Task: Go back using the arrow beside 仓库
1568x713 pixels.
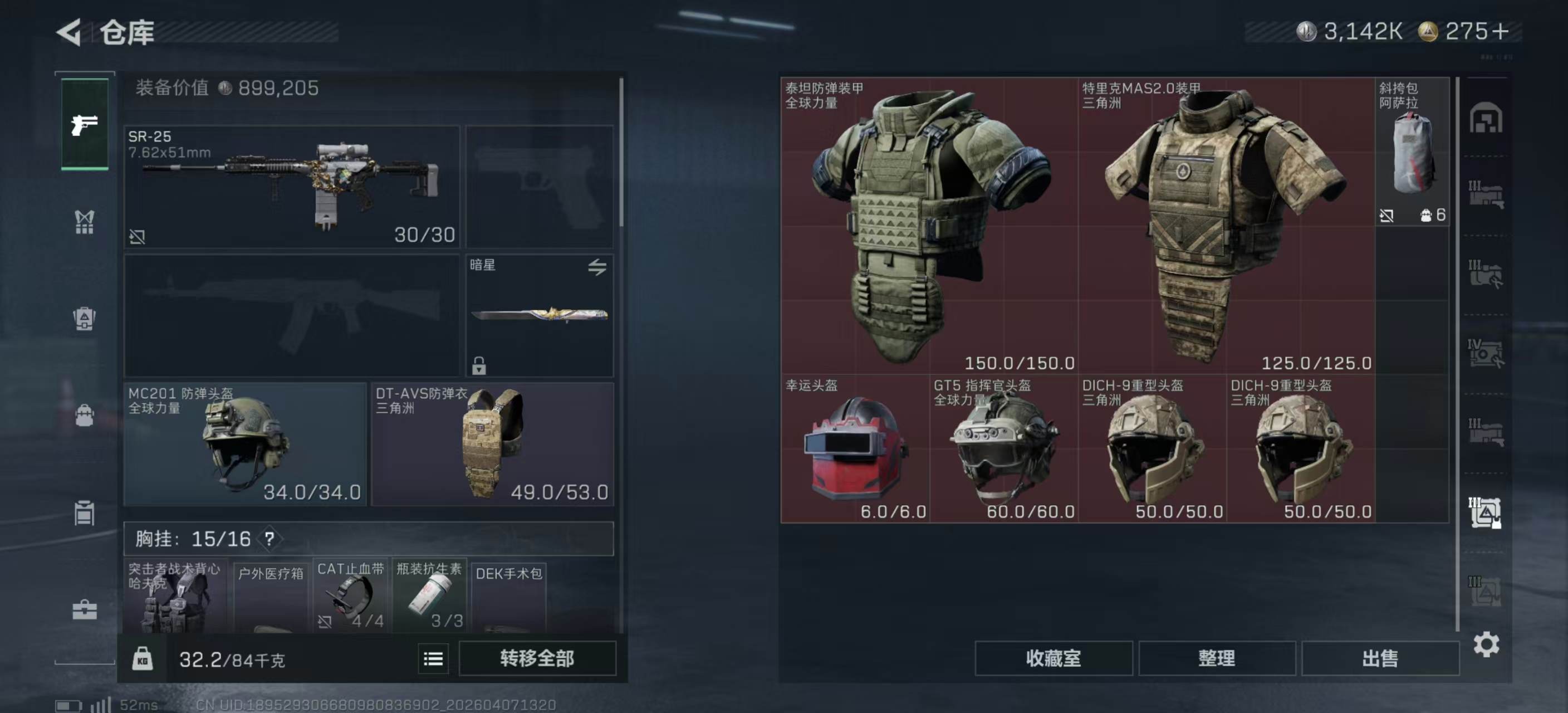Action: 70,32
